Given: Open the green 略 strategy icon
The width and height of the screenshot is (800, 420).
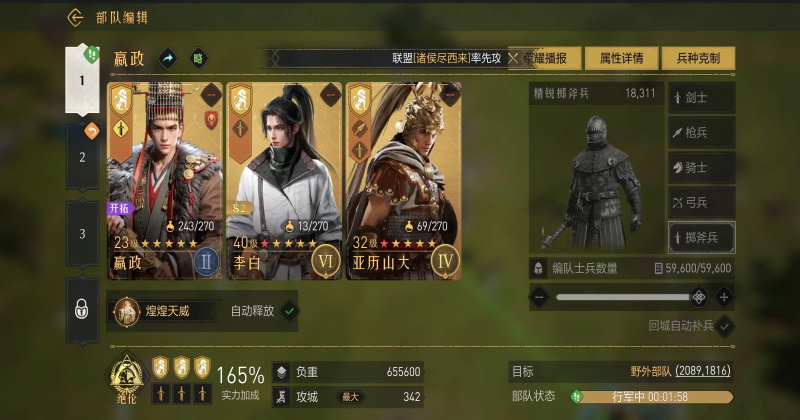Looking at the screenshot, I should (199, 59).
